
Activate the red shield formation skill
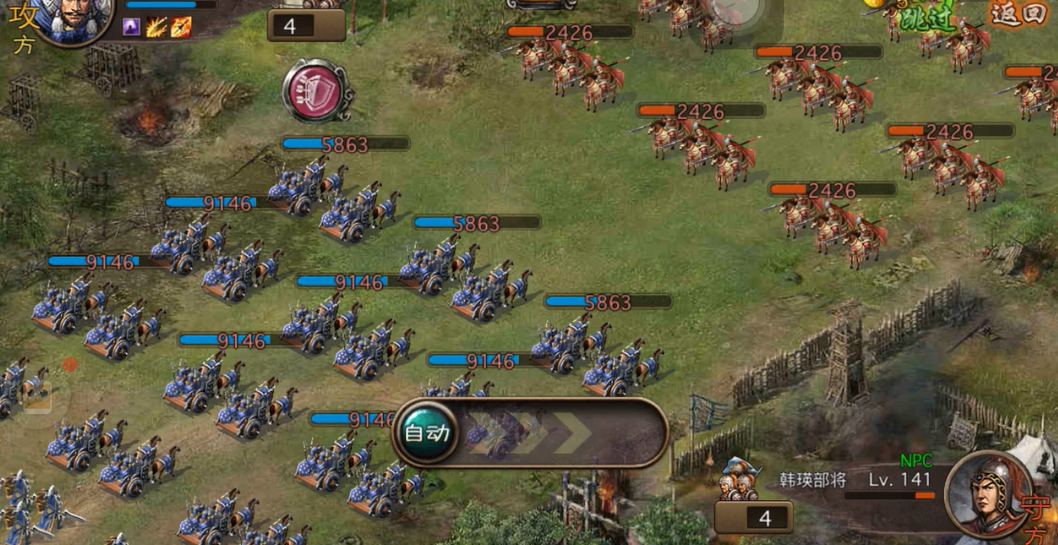(315, 91)
